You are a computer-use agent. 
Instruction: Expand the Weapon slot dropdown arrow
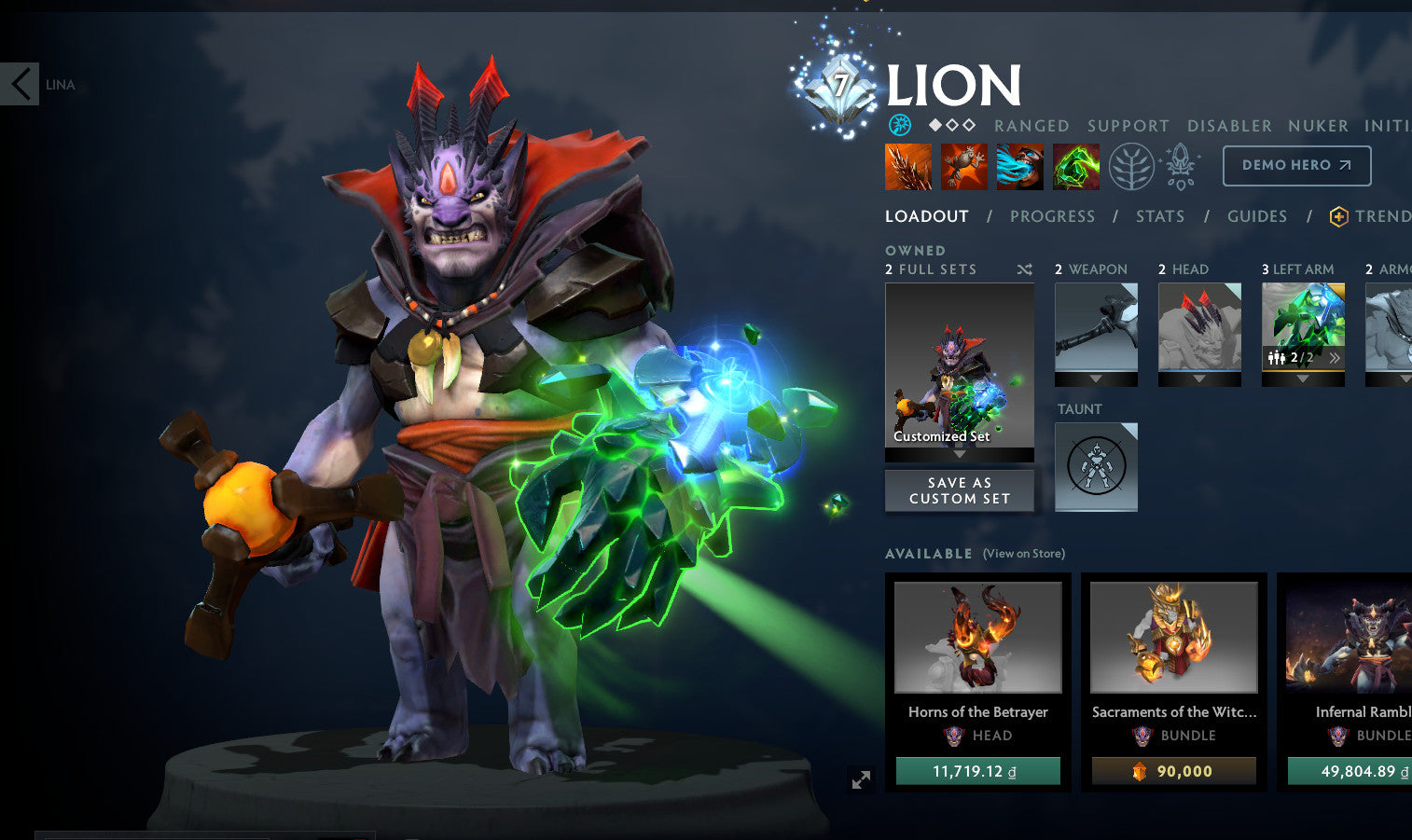coord(1096,380)
